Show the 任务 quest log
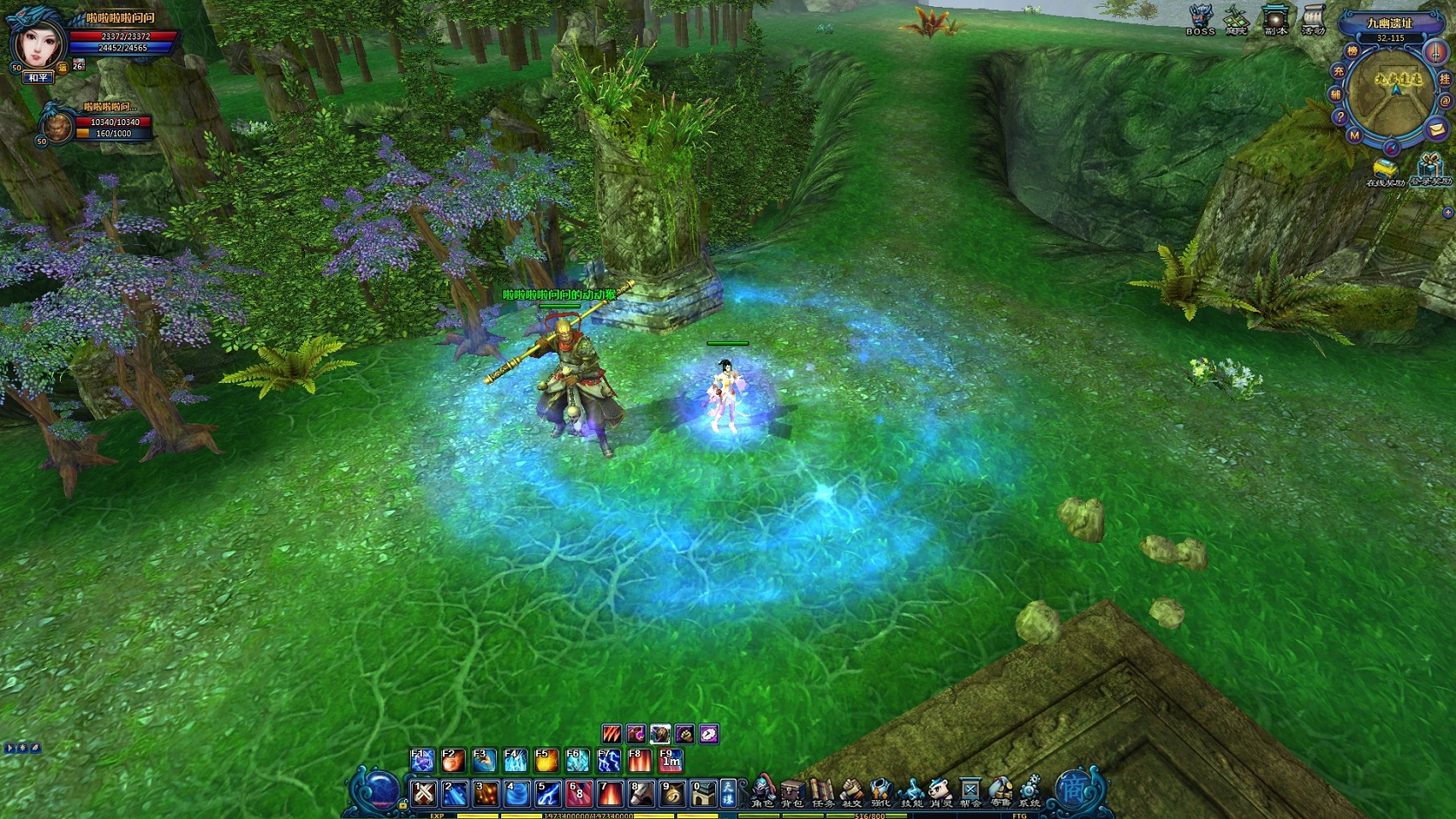Screen dimensions: 1456x819 [x=822, y=792]
